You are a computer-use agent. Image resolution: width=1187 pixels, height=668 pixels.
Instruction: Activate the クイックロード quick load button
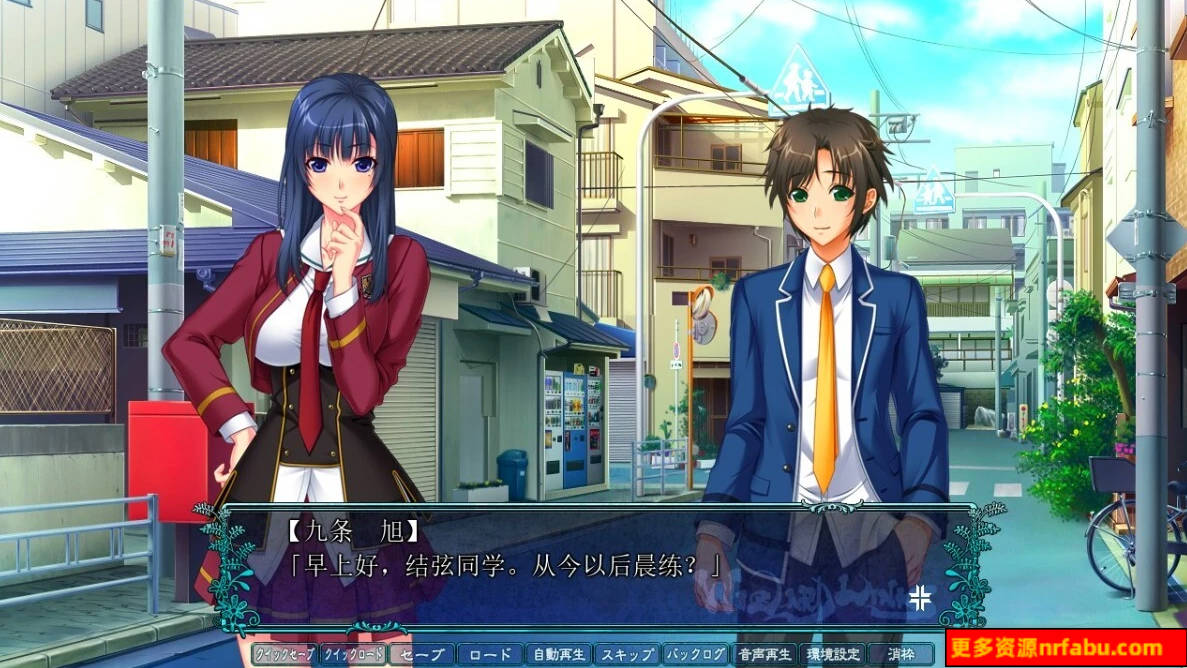pos(352,655)
